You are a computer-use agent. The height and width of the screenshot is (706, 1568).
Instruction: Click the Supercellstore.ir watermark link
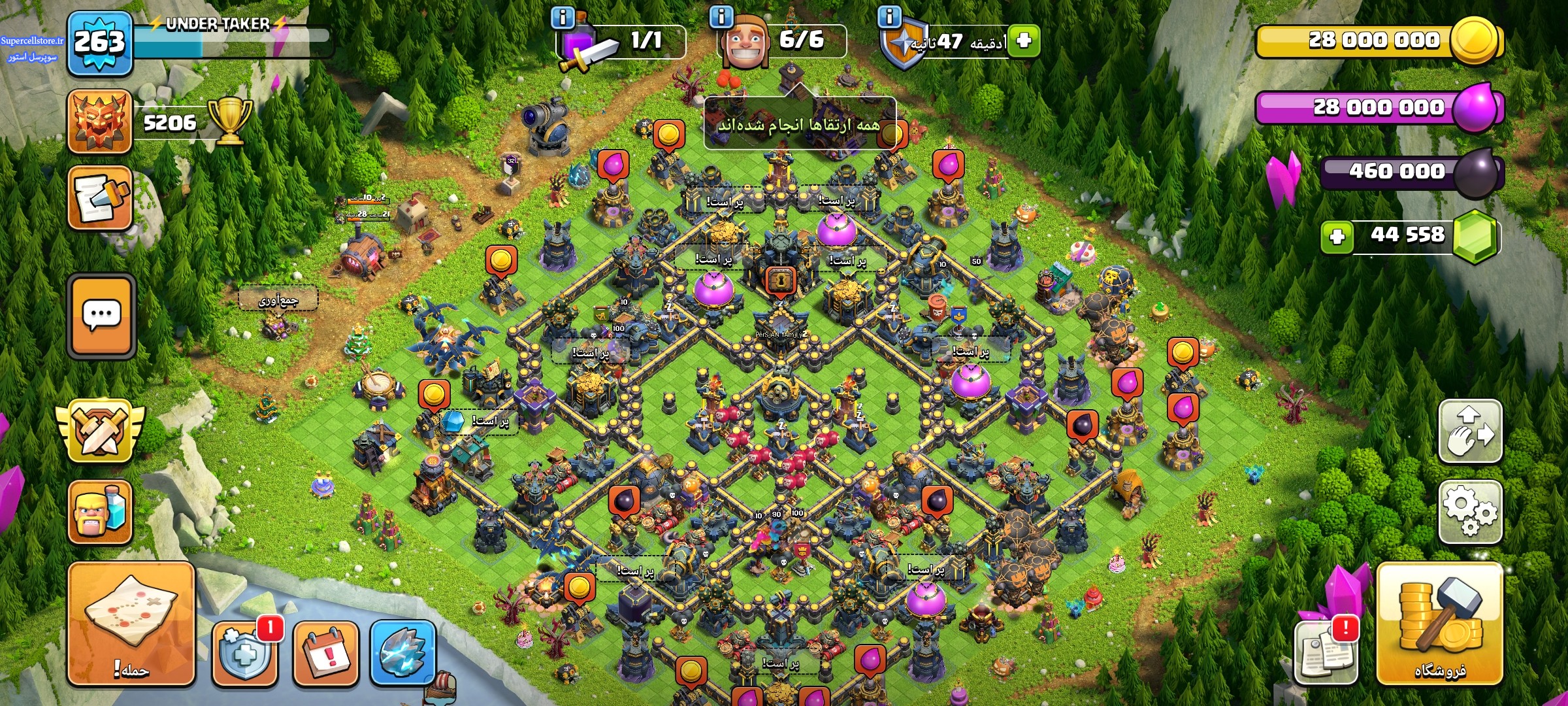click(32, 41)
